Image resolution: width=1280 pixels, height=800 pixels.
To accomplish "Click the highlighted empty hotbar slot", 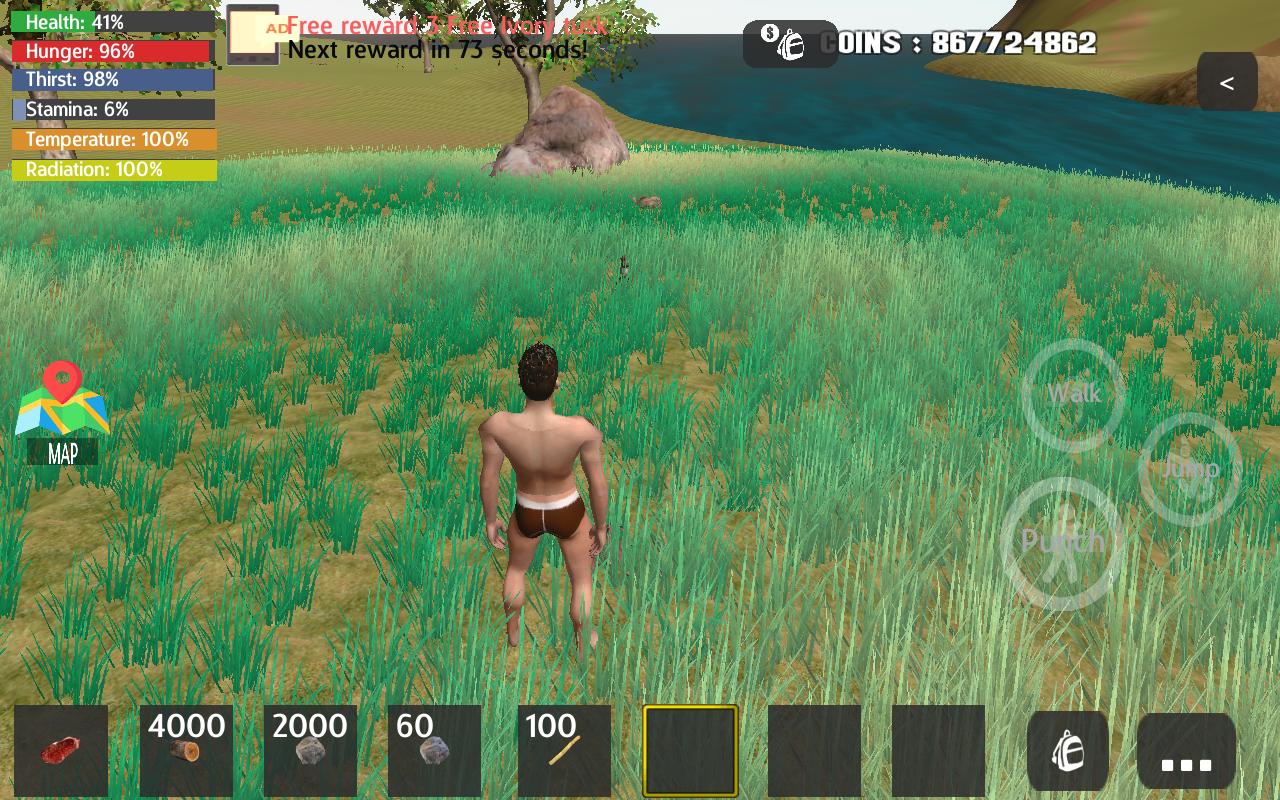I will [x=690, y=750].
